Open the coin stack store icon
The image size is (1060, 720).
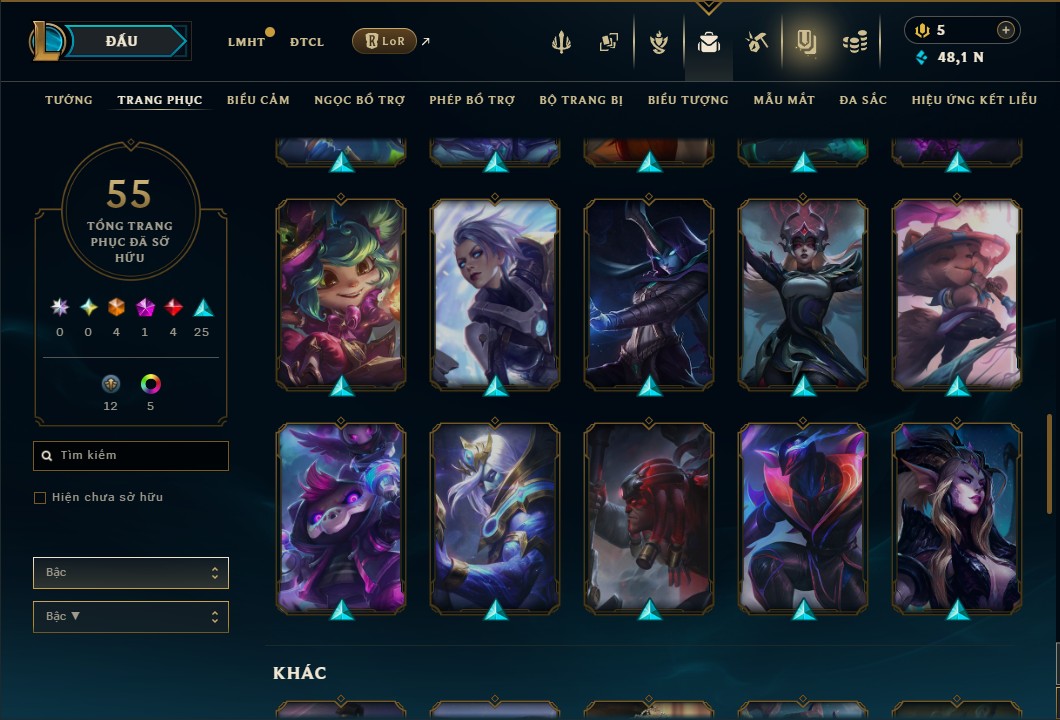(854, 42)
